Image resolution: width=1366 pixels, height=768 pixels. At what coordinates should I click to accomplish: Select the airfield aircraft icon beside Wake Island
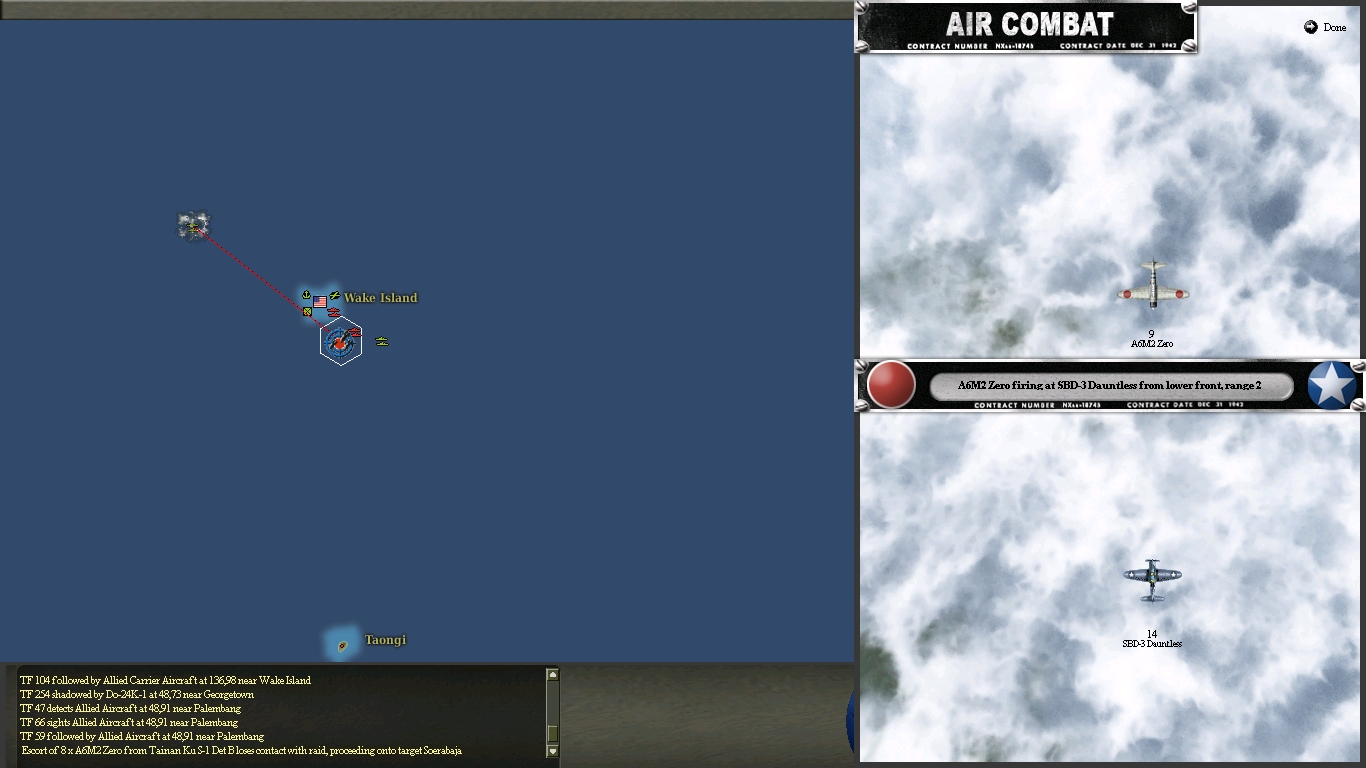click(335, 295)
